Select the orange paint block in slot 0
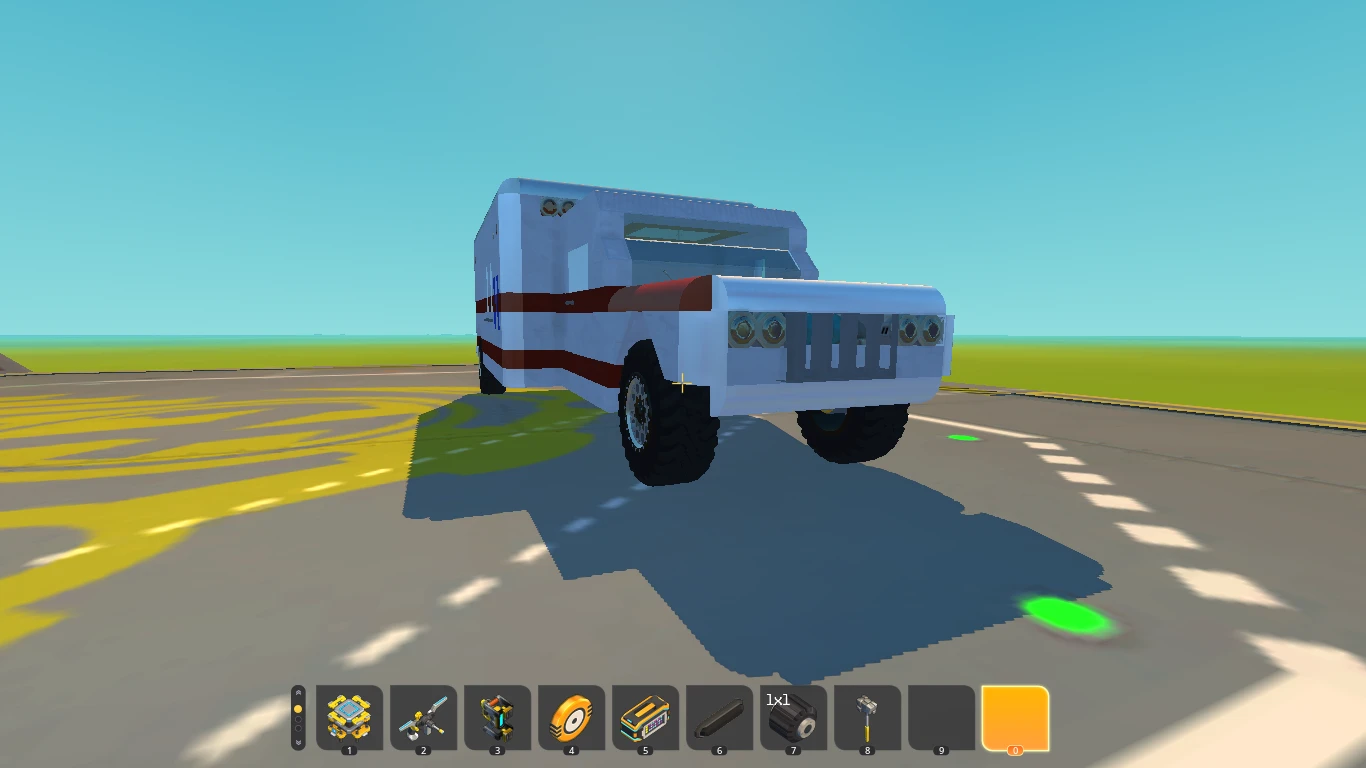This screenshot has height=768, width=1366. pos(1015,718)
